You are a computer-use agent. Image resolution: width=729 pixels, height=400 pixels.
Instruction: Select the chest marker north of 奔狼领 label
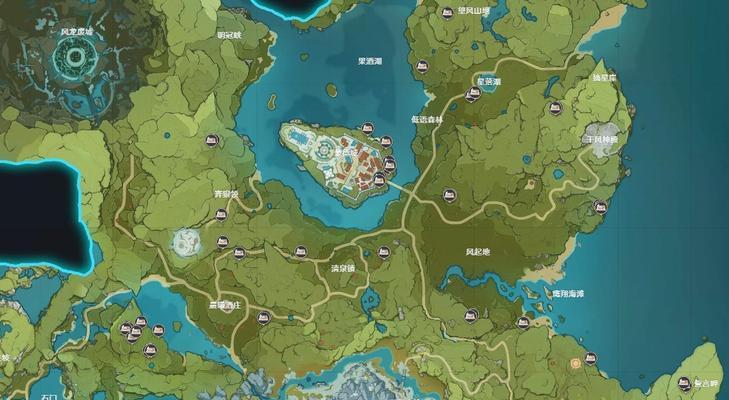[x=210, y=141]
